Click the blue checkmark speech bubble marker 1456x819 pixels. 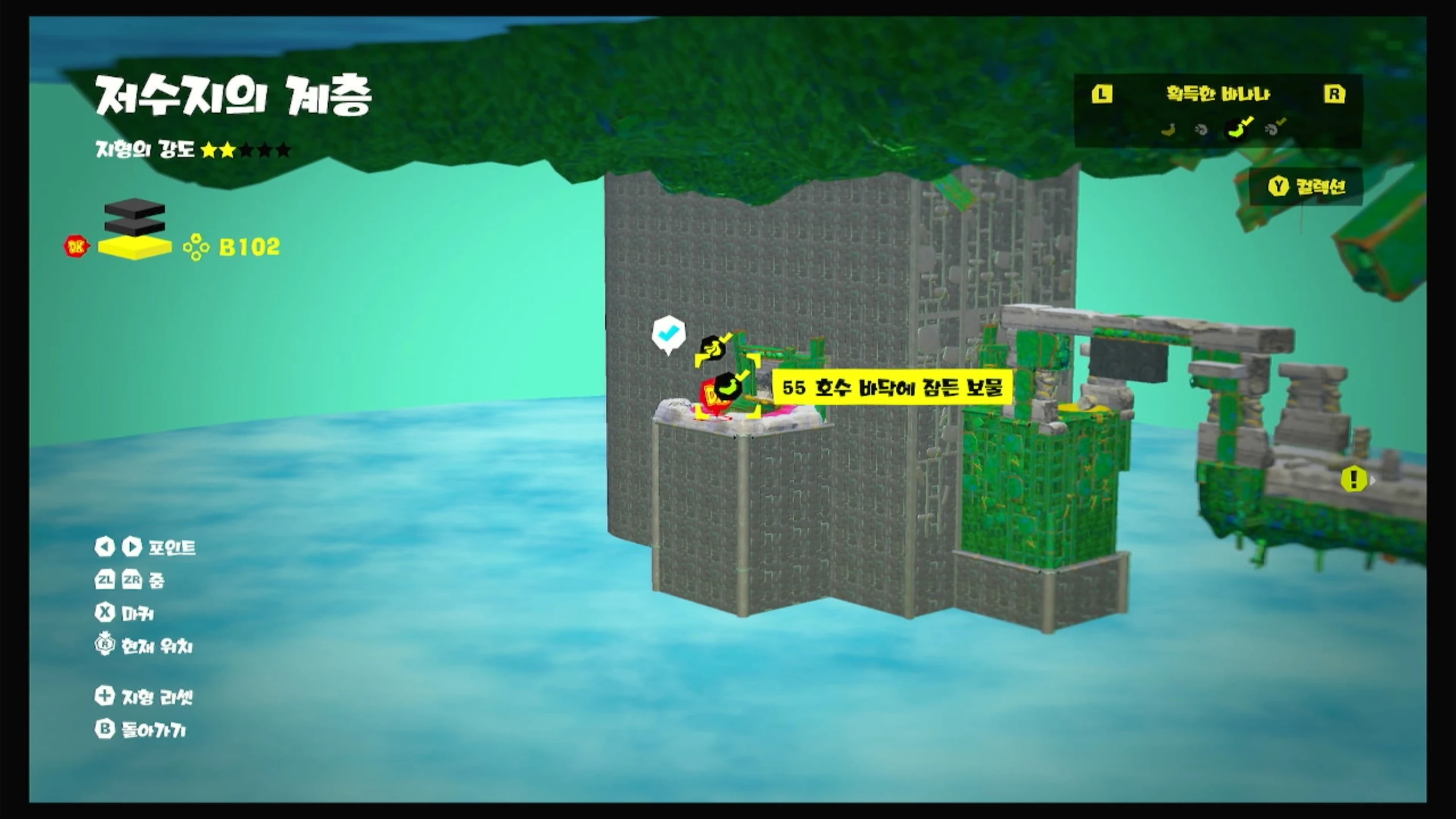[668, 333]
